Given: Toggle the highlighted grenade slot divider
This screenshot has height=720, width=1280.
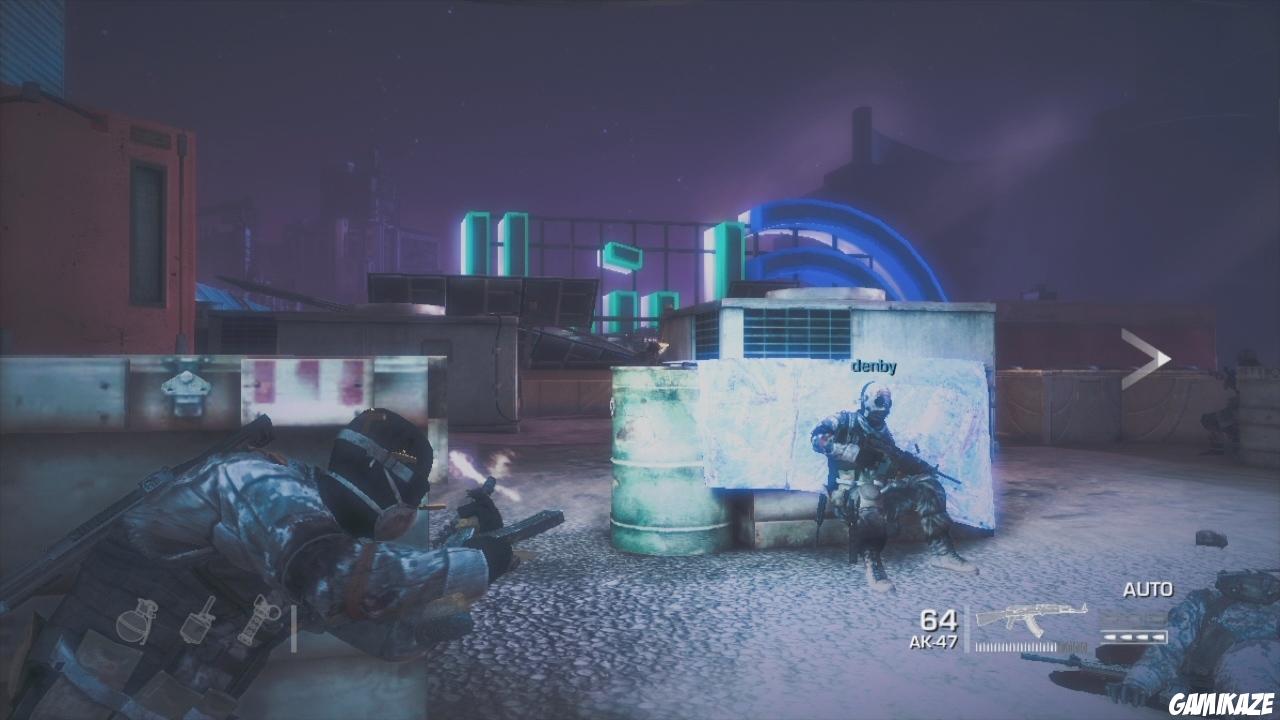Looking at the screenshot, I should coord(294,628).
